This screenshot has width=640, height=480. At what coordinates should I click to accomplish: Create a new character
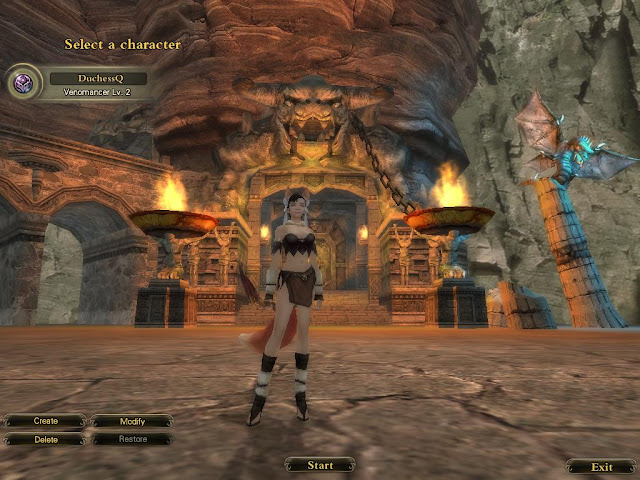click(x=45, y=421)
